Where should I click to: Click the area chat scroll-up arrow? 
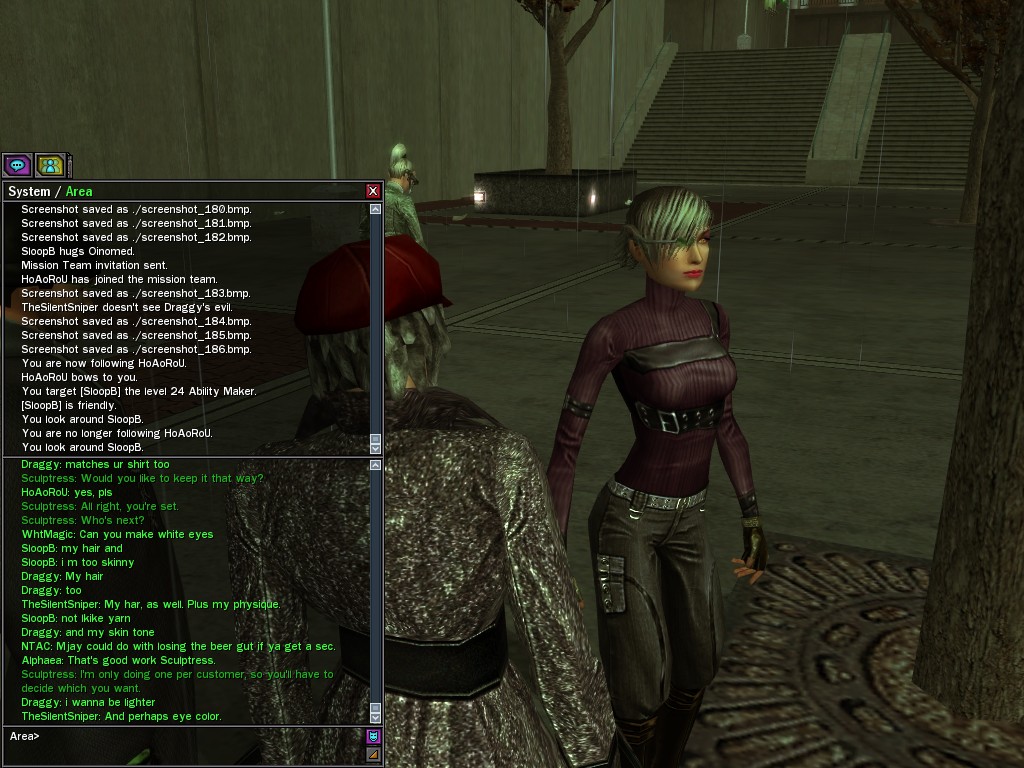376,465
